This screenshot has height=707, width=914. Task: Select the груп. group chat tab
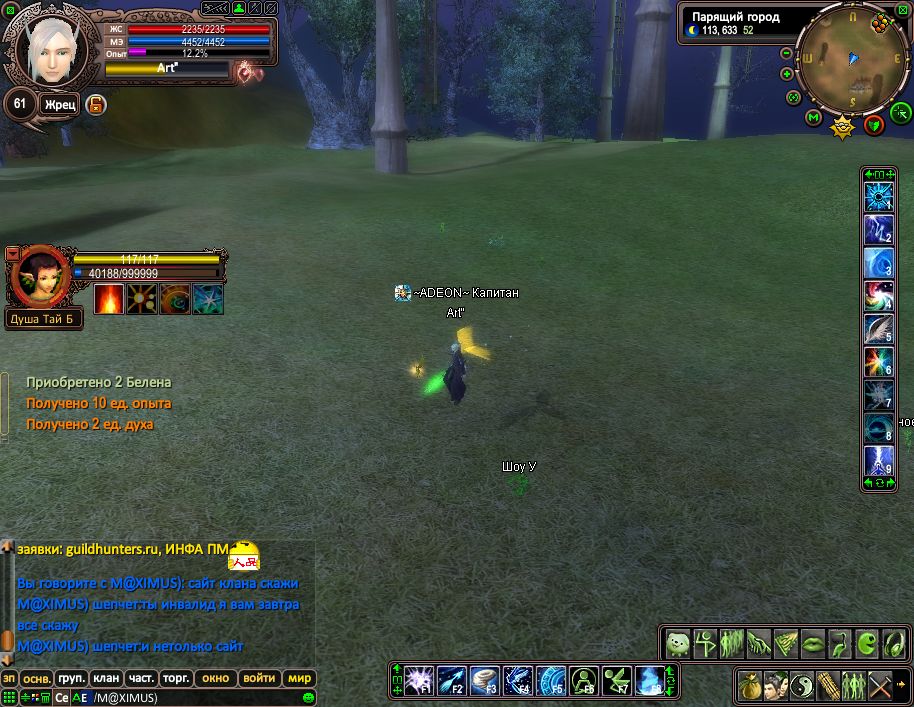(x=70, y=678)
